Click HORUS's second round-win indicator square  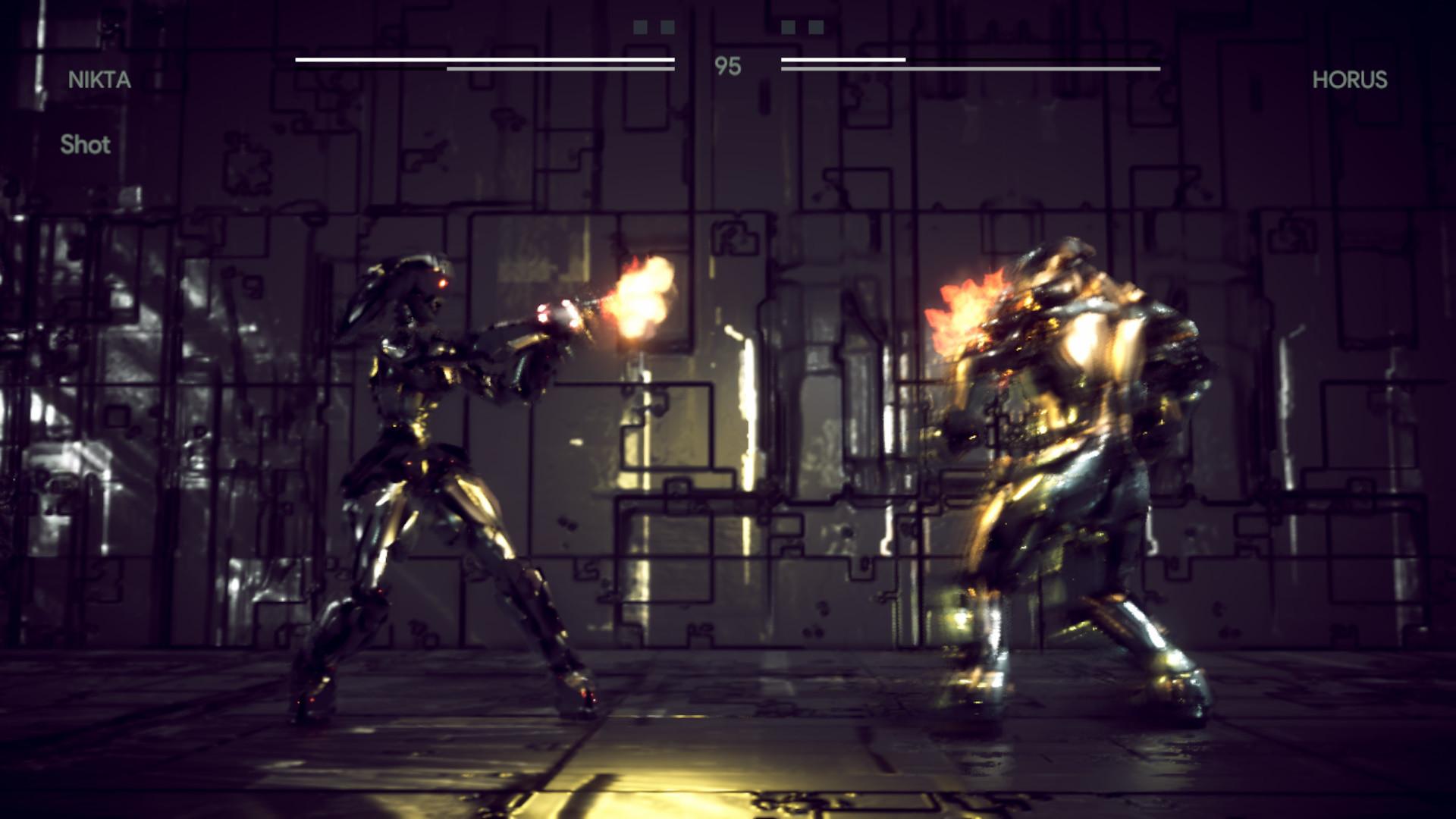pos(814,28)
